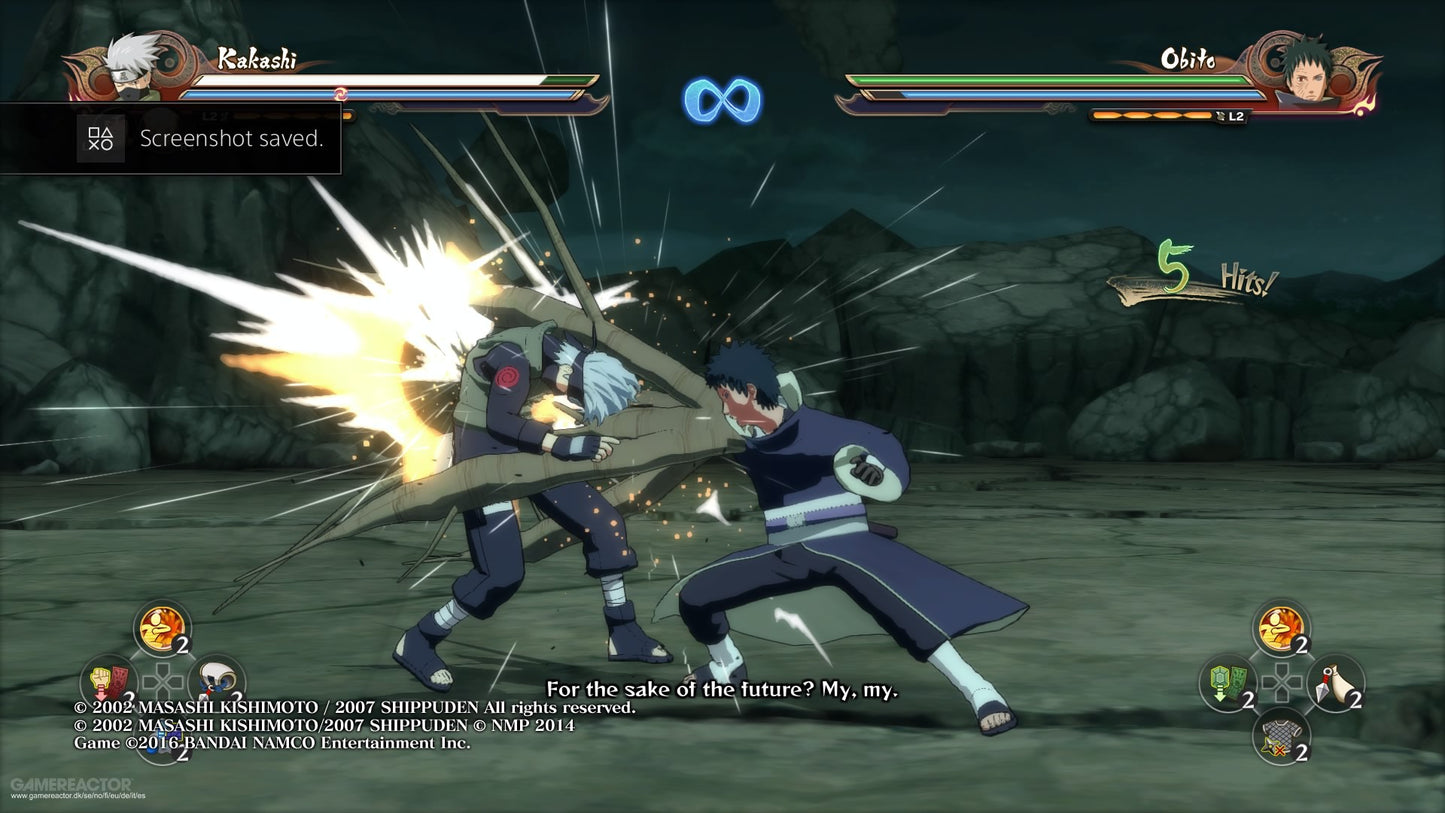The height and width of the screenshot is (813, 1445).
Task: Click the PlayStation controller icon in the notification
Action: pos(100,138)
